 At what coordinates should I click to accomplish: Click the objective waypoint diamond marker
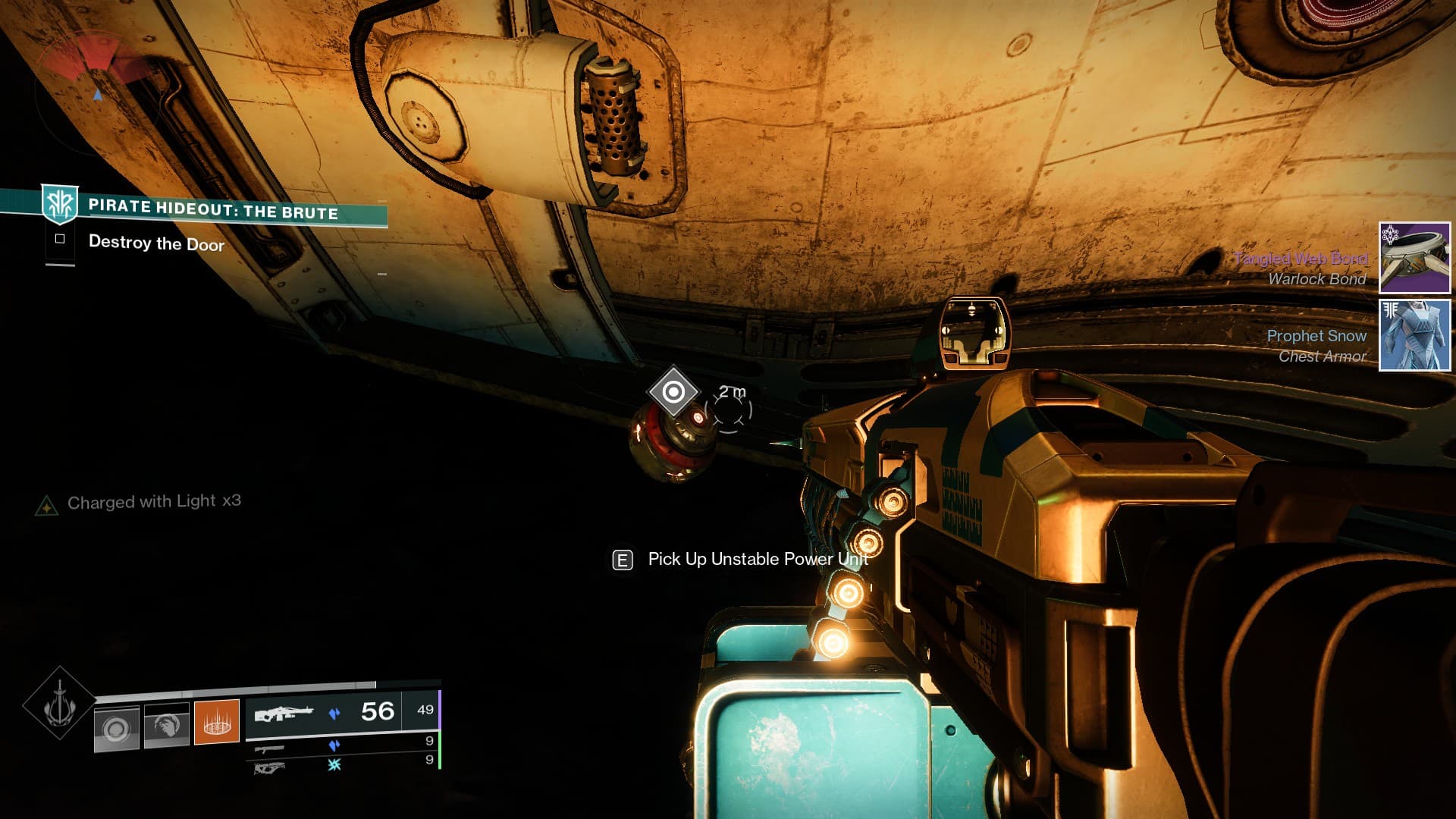[x=673, y=392]
